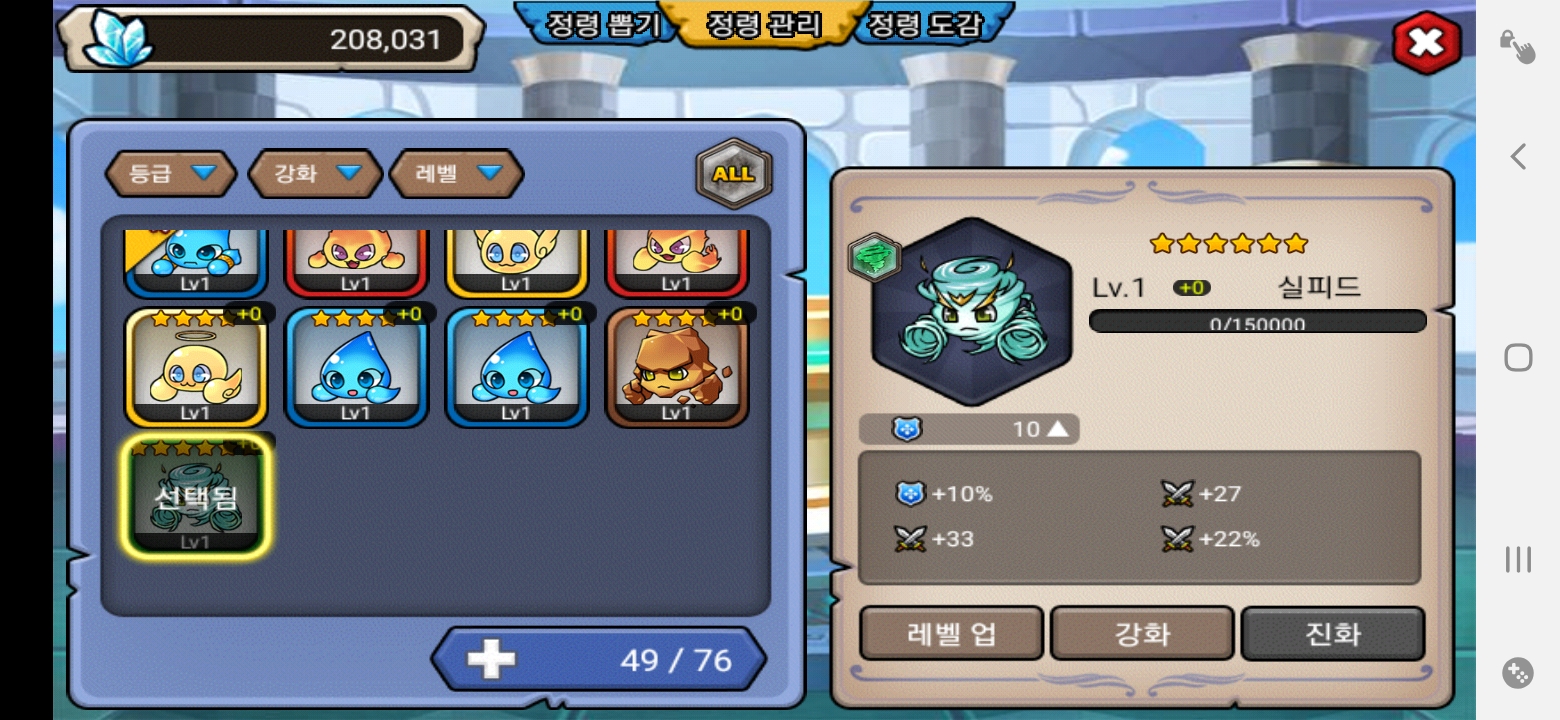Click the 진화 evolve button

point(1332,634)
